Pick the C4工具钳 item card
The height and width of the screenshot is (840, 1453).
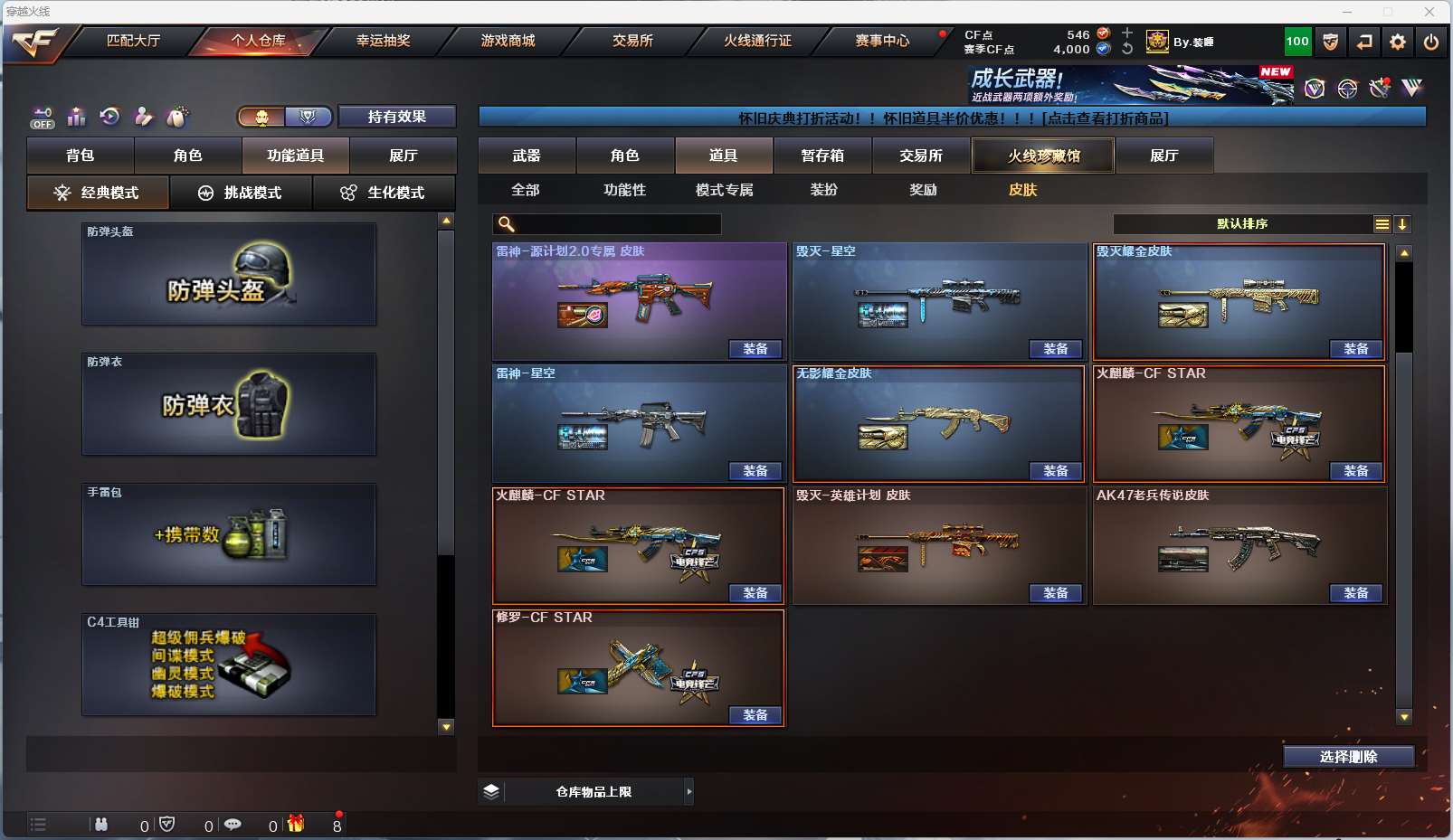(x=229, y=665)
